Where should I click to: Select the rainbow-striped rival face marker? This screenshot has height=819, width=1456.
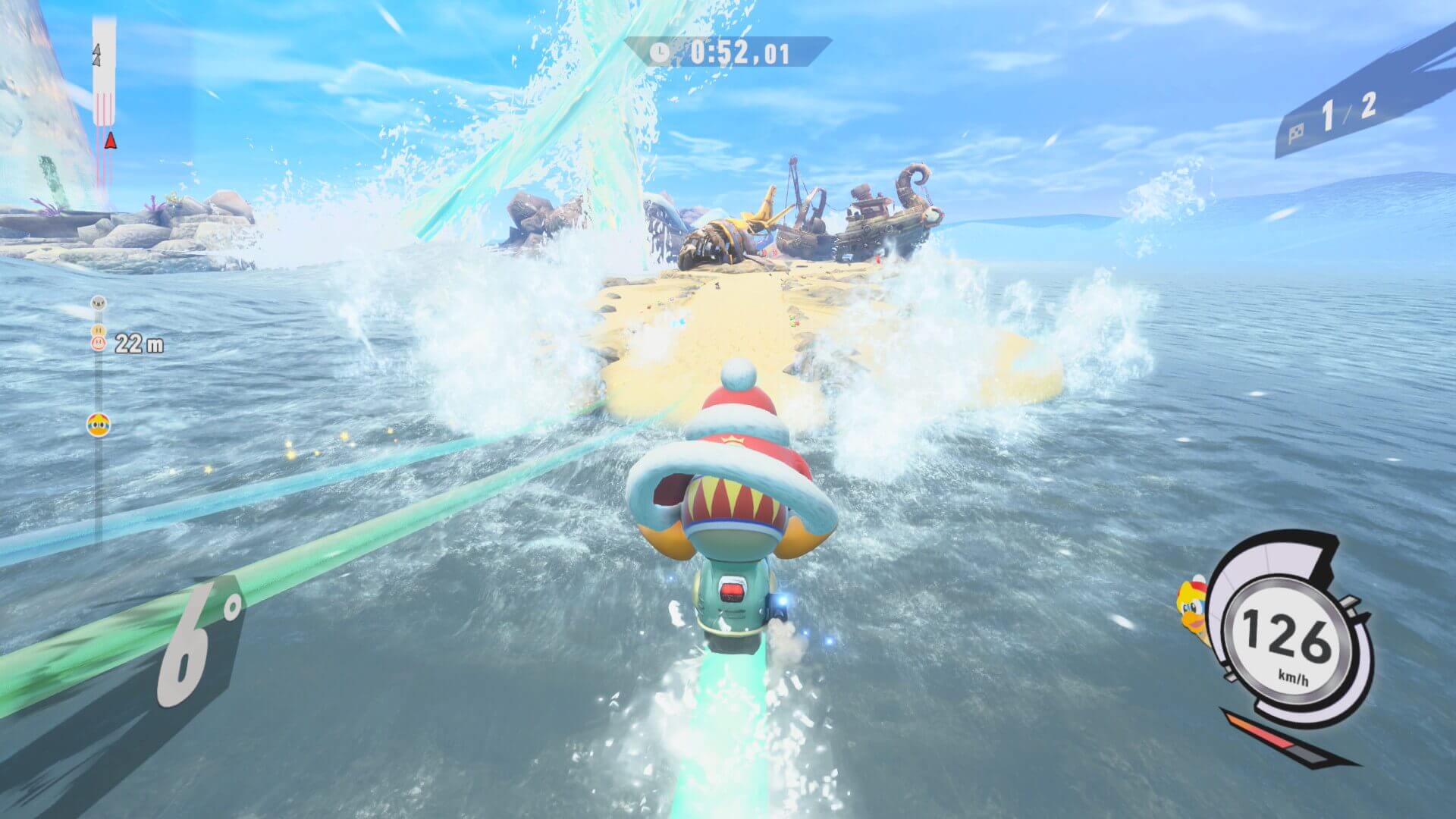coord(97,425)
